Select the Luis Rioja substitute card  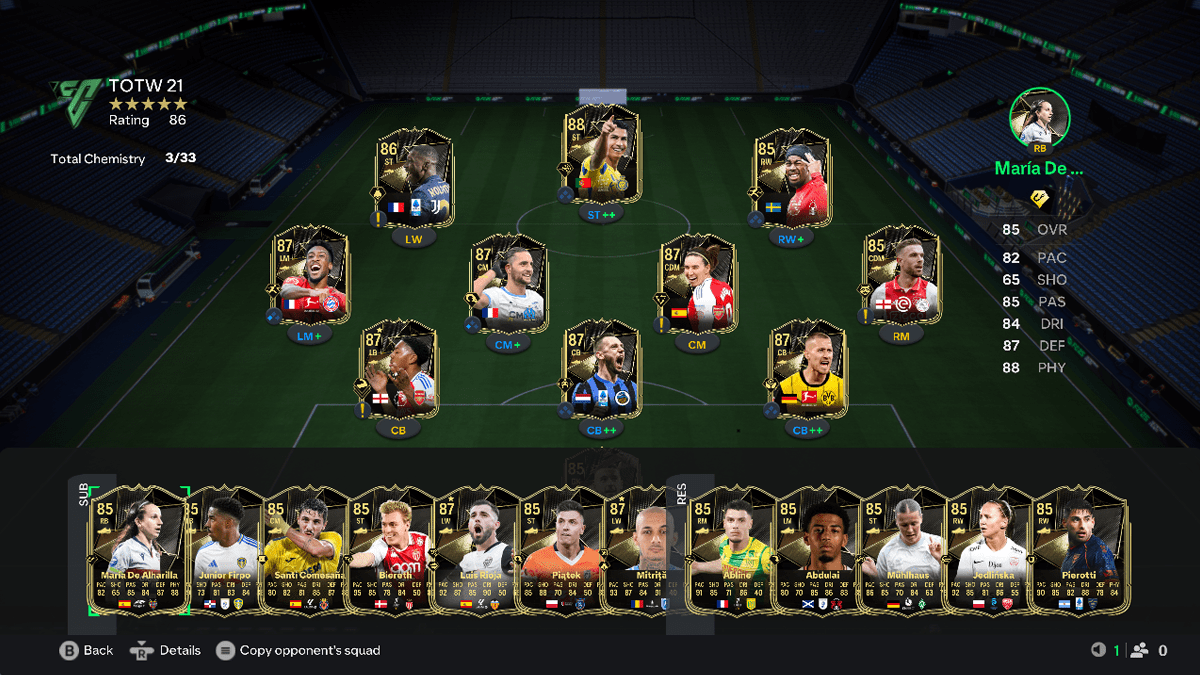(478, 548)
